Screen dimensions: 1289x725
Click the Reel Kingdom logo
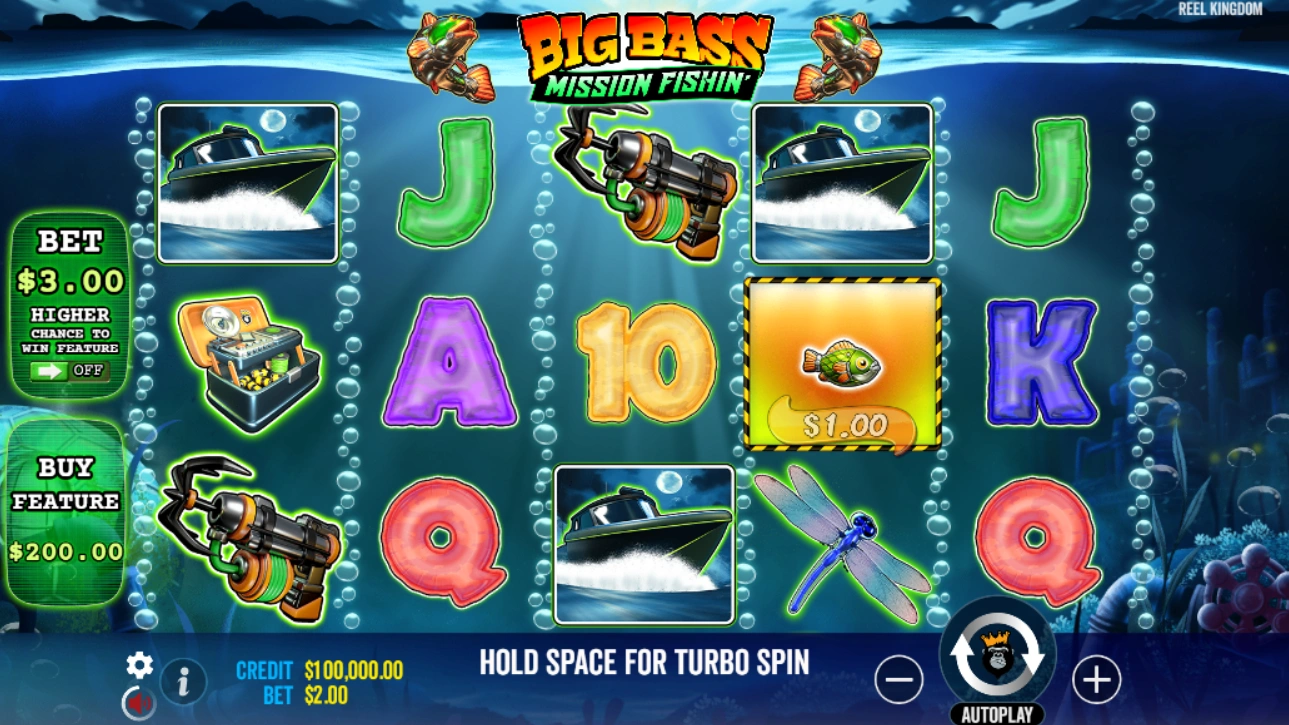[x=1221, y=9]
